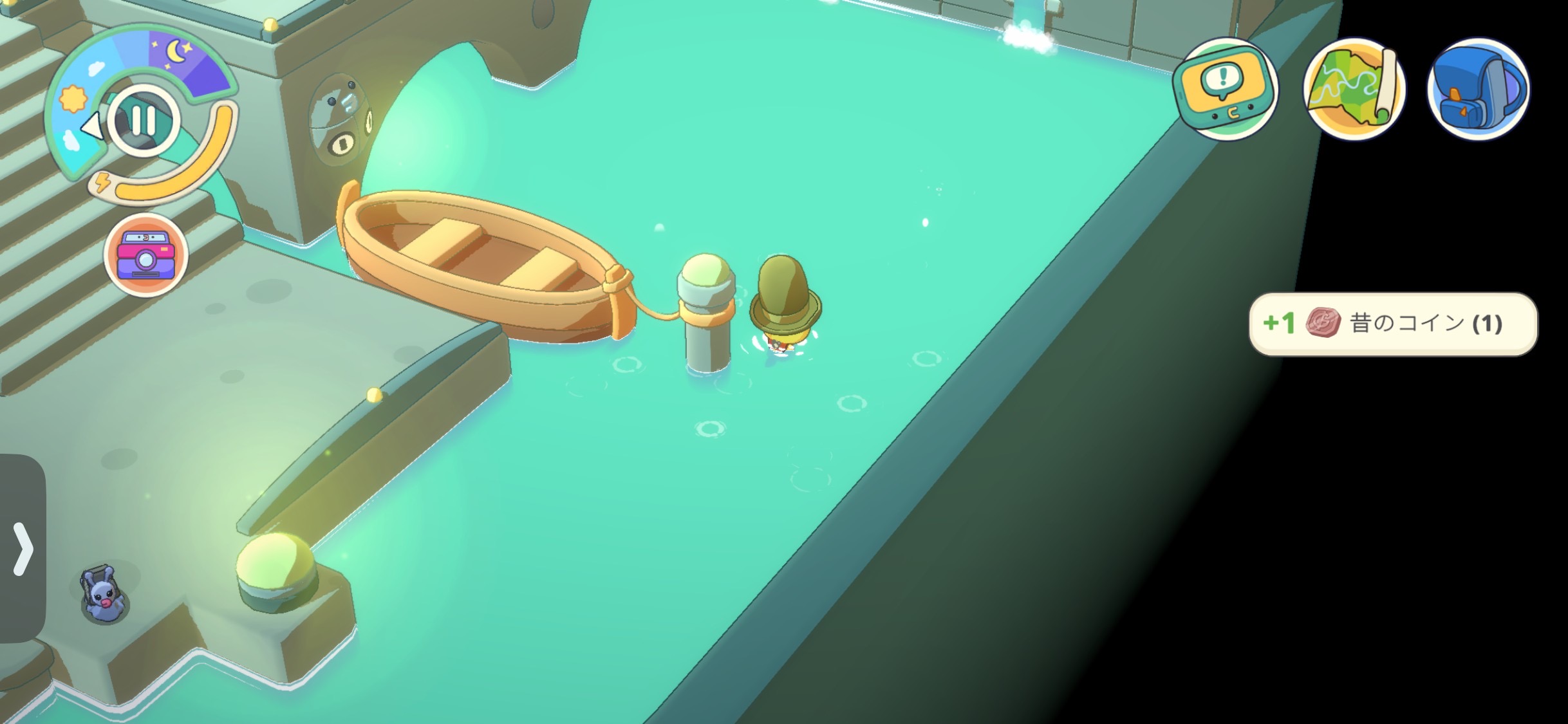
Task: Open the pink camera photo mode
Action: pos(146,255)
